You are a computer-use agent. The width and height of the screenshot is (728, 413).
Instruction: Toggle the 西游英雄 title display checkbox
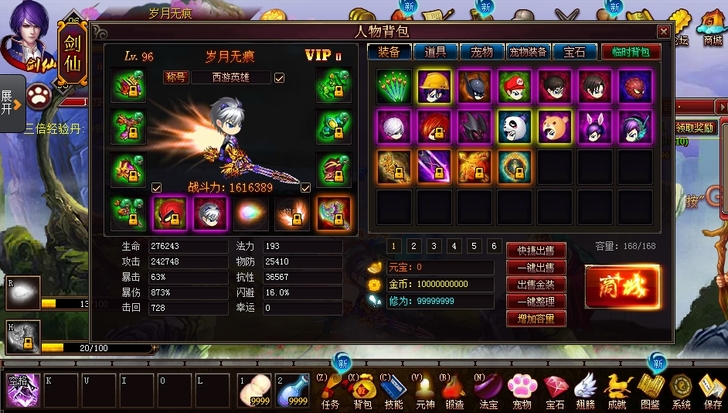(279, 77)
